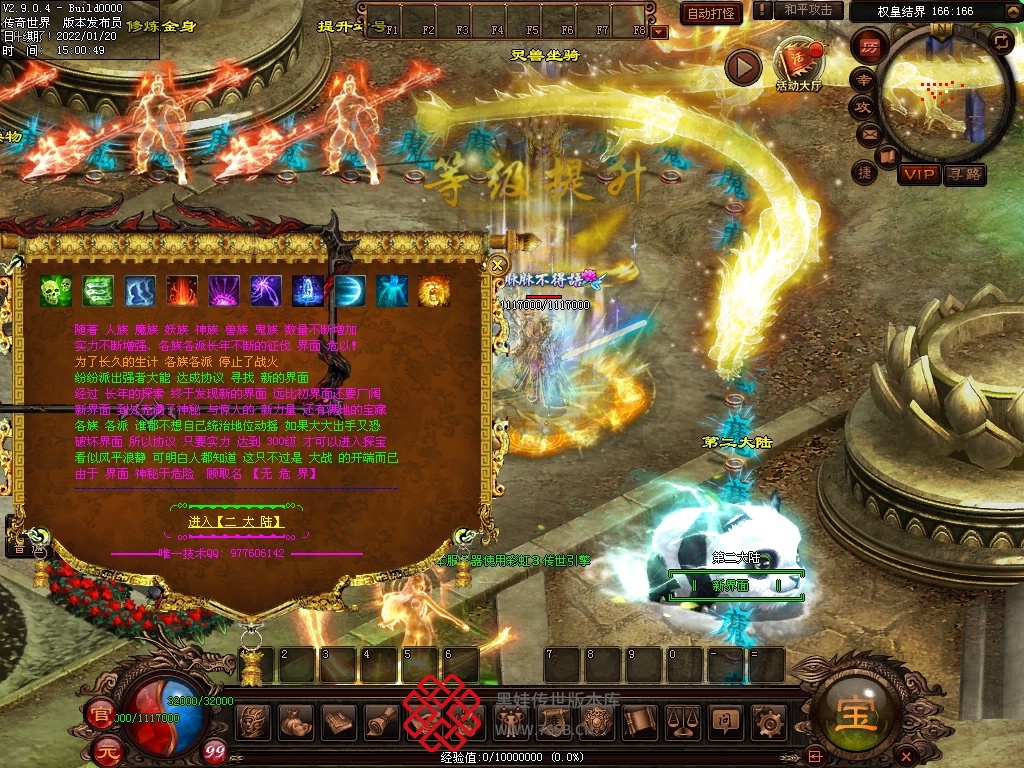Choose the 进入【二大陆】 dialogue link
Viewport: 1024px width, 768px height.
[x=236, y=522]
